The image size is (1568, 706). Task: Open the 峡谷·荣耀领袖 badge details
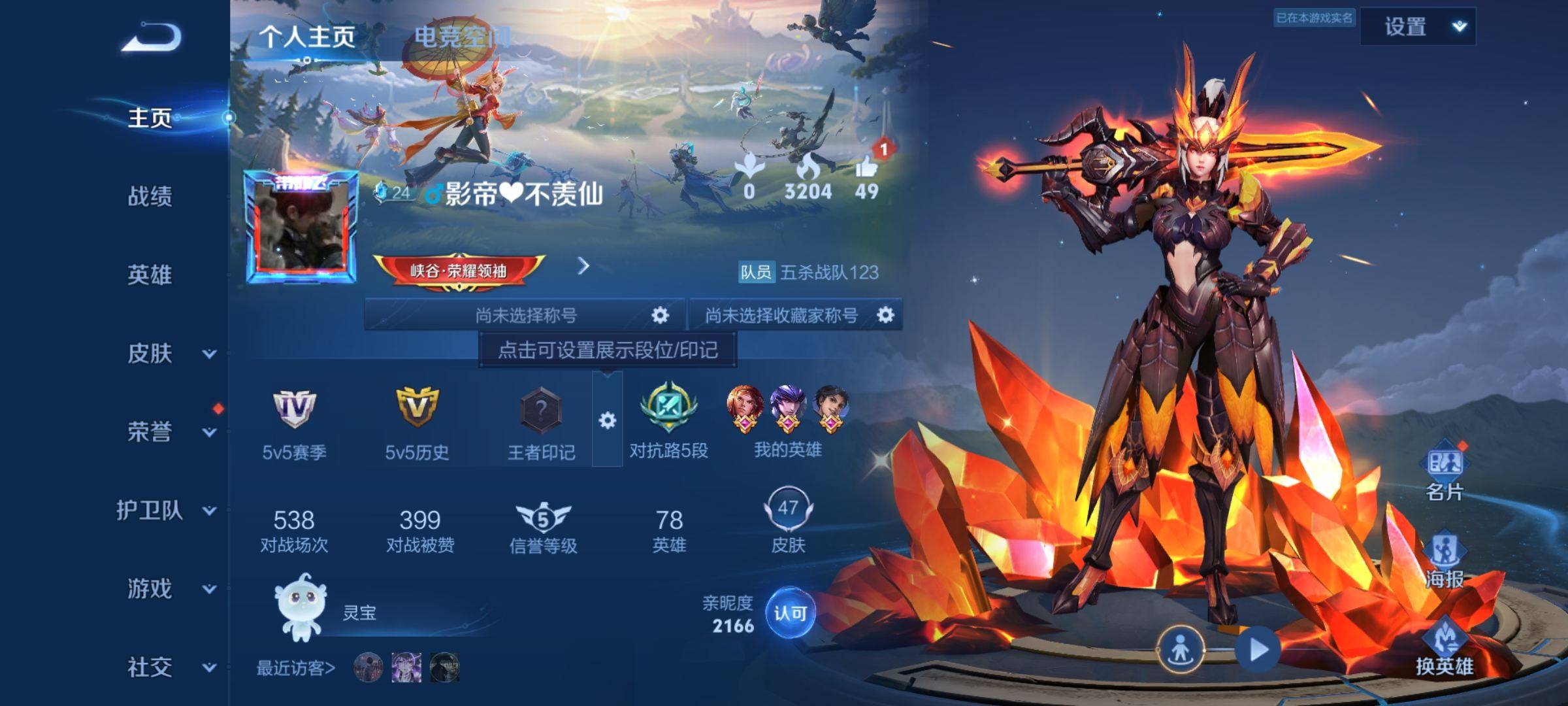(459, 270)
